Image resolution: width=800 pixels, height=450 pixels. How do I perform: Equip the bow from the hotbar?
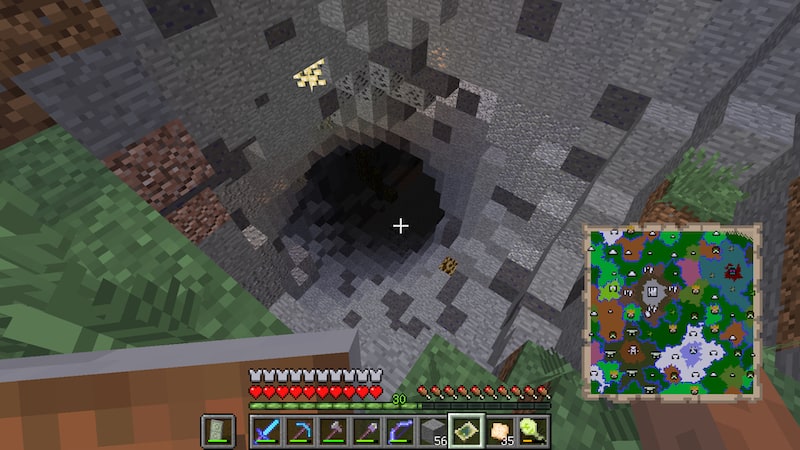click(x=399, y=432)
